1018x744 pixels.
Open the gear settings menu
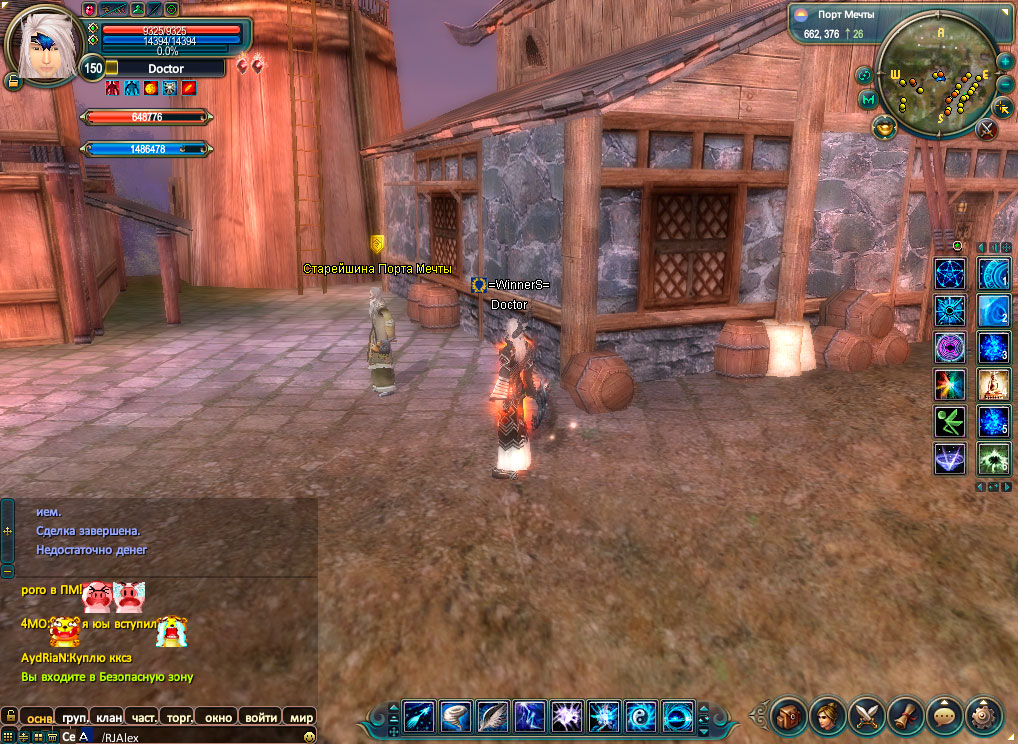tap(983, 716)
